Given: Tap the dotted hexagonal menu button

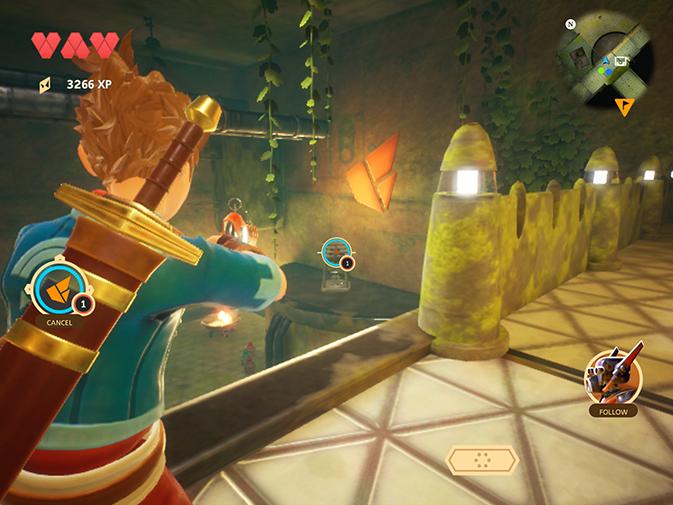Looking at the screenshot, I should pyautogui.click(x=482, y=460).
